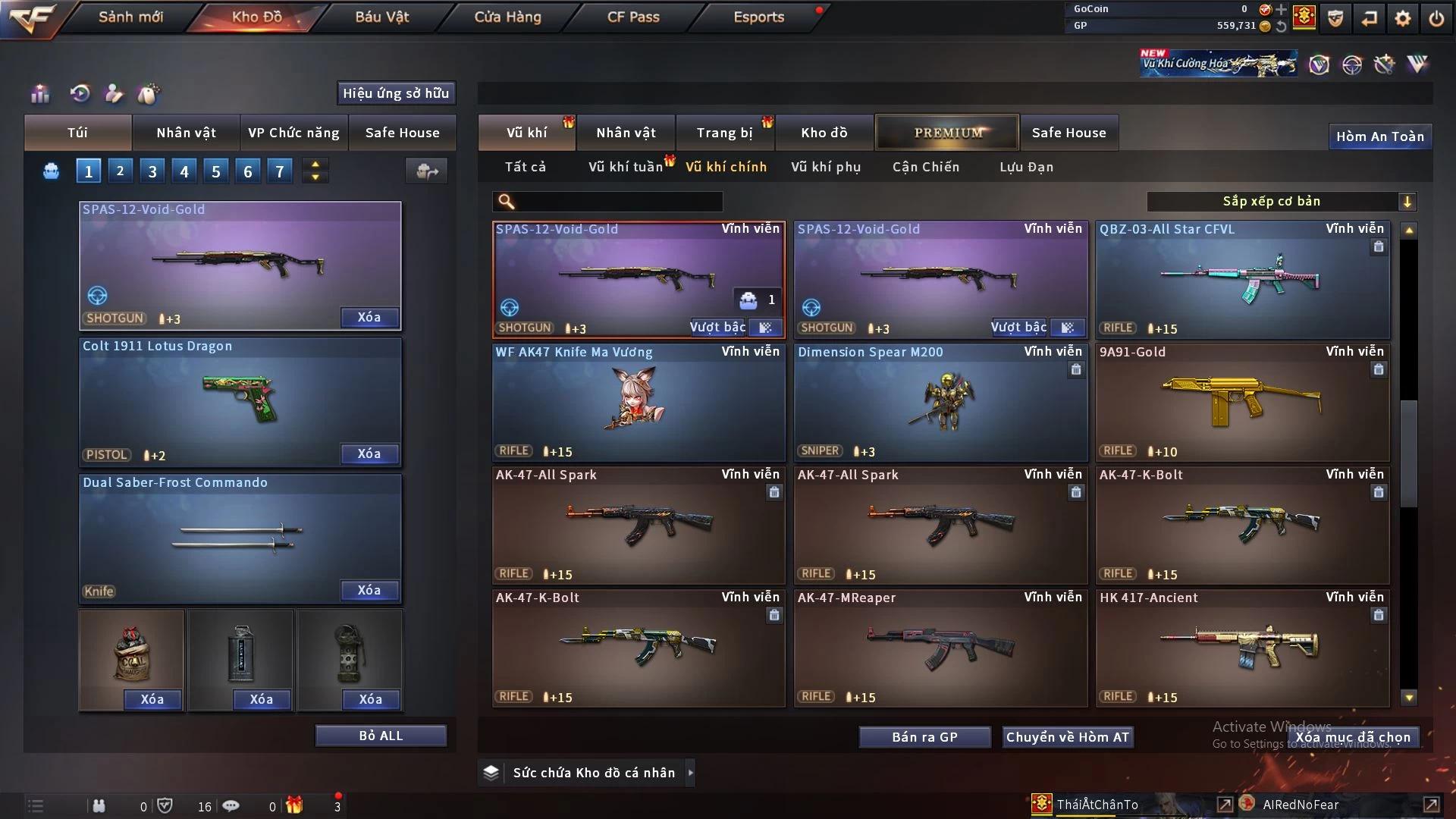Open the Hiệu ứng sở hữu panel

(x=396, y=93)
